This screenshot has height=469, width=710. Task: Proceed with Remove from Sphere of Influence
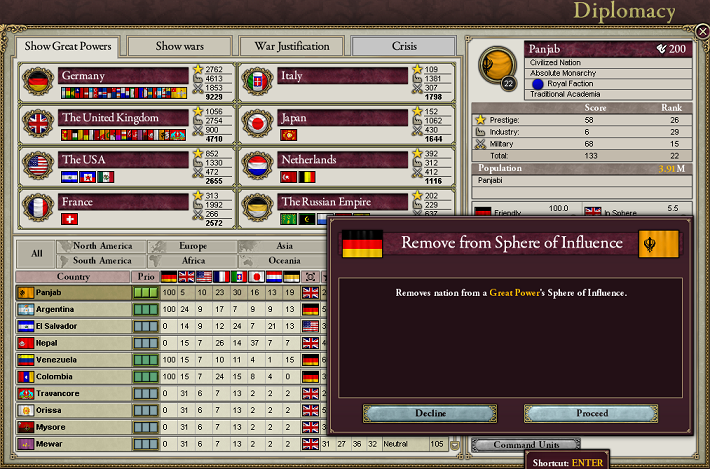click(591, 413)
